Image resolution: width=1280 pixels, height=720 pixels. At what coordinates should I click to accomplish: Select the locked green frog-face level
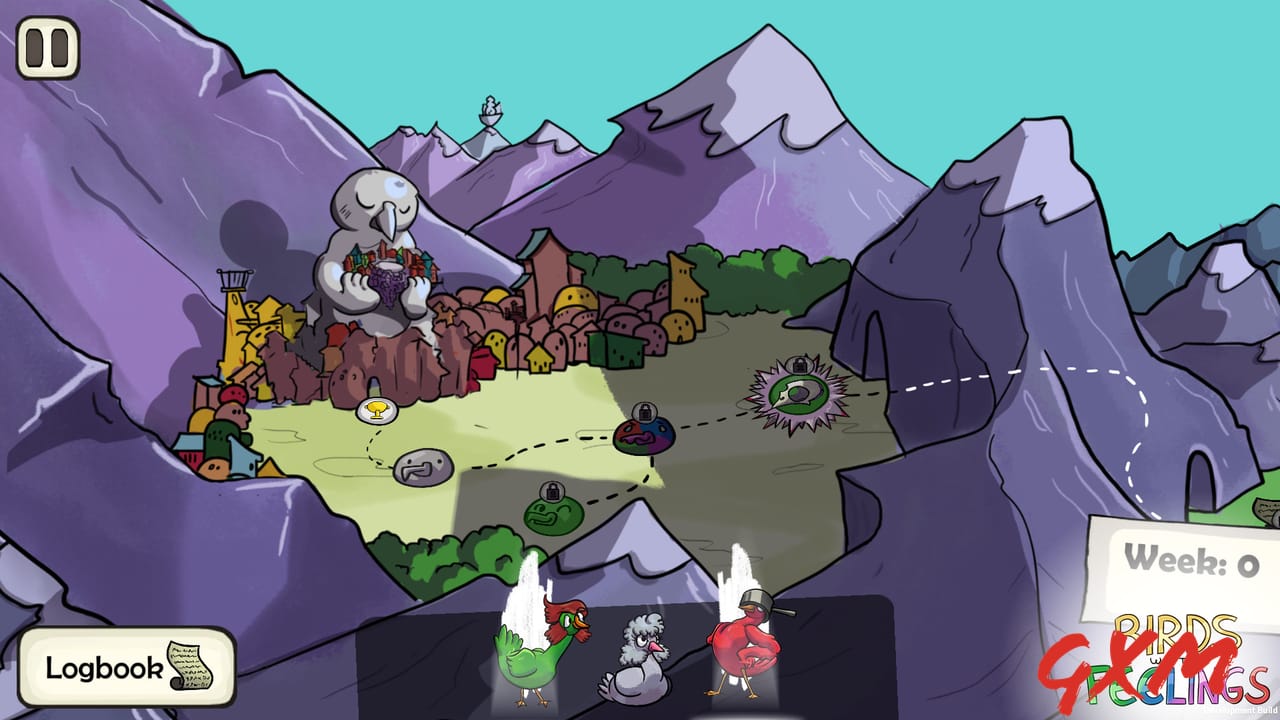554,518
